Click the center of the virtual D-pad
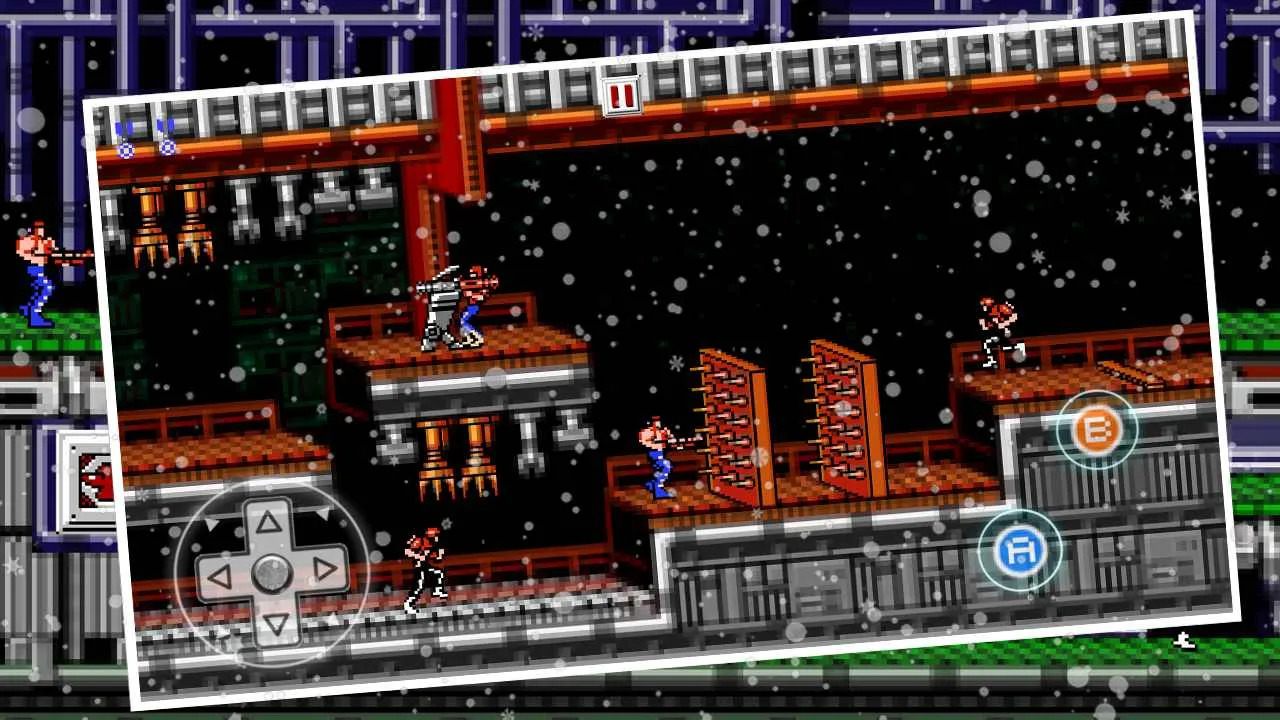The image size is (1280, 720). pyautogui.click(x=270, y=572)
